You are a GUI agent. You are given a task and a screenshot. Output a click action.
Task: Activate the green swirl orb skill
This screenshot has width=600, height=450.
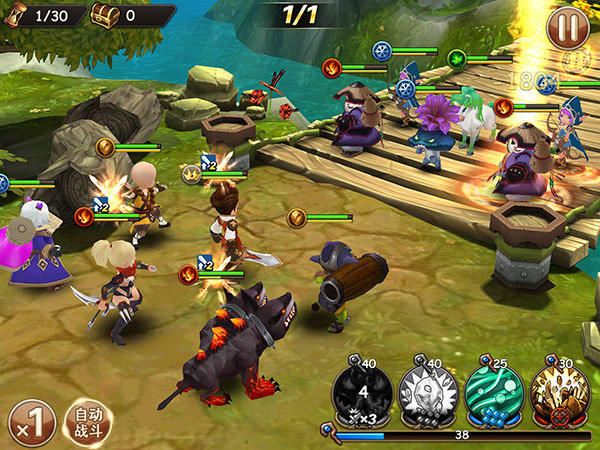[x=494, y=392]
